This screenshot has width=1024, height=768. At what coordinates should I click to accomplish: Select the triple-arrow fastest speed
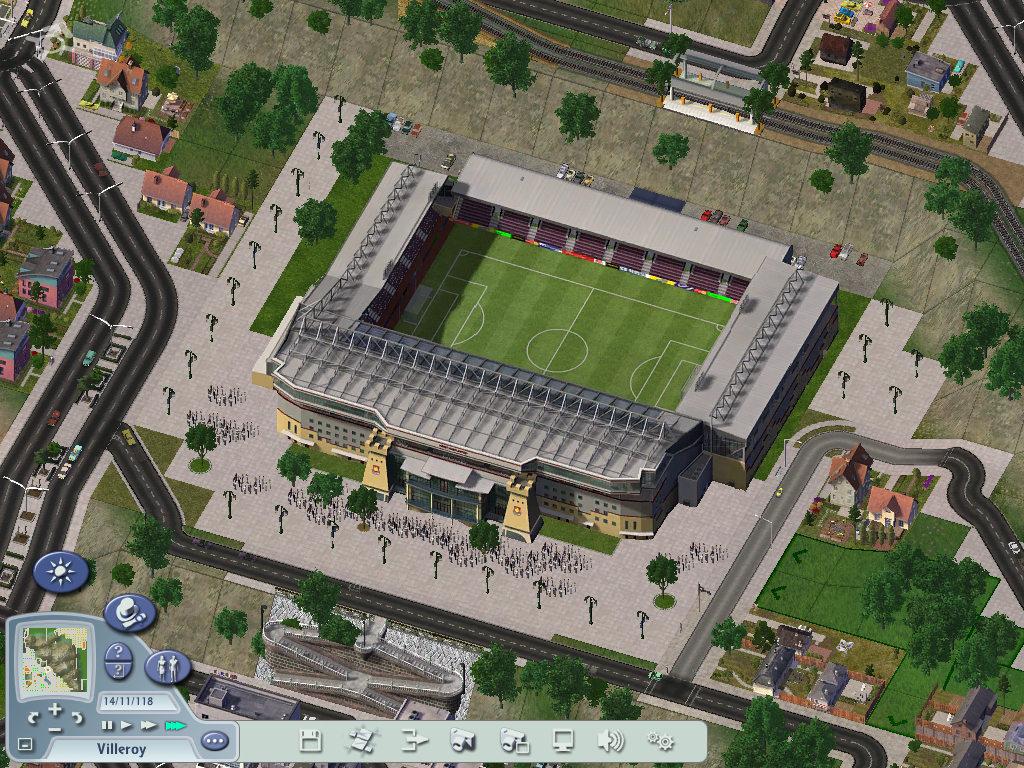pos(175,725)
